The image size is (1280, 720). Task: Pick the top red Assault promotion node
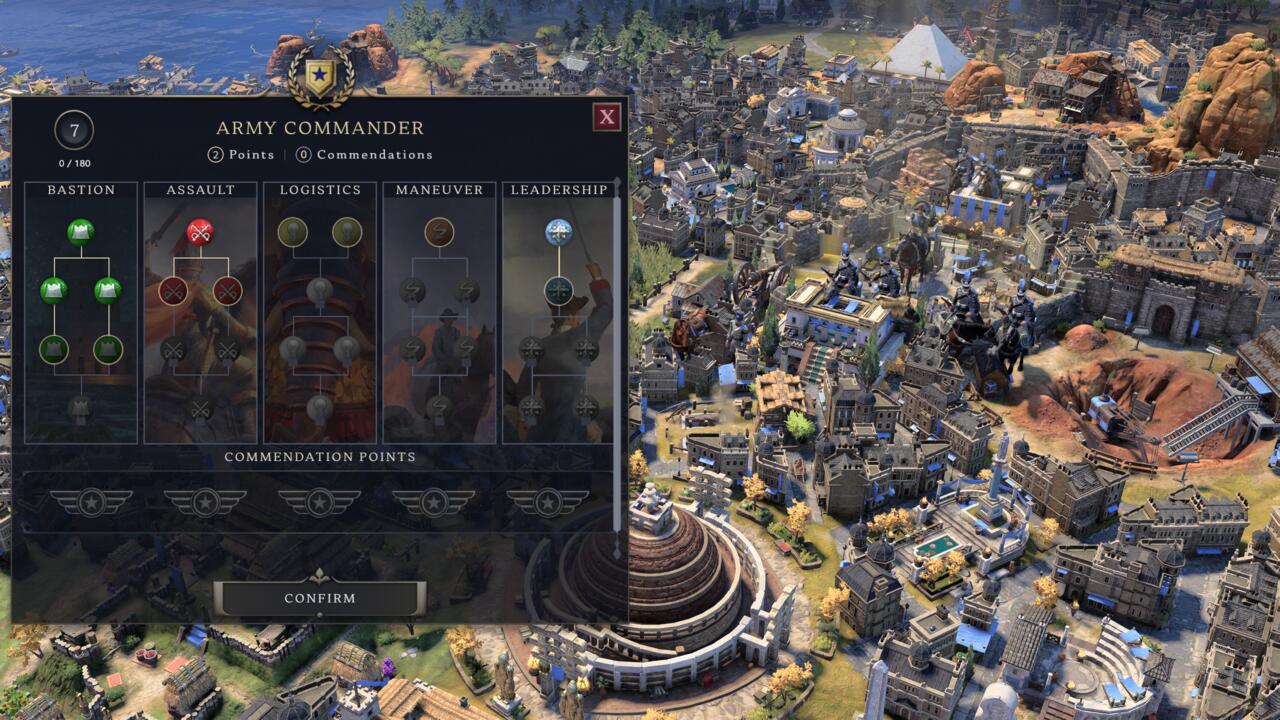(200, 232)
